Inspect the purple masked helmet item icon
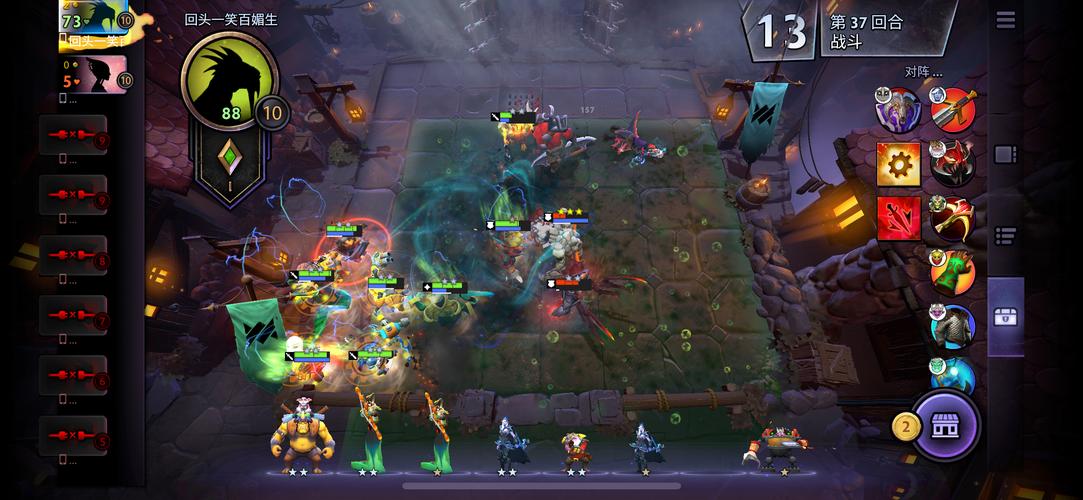1083x500 pixels. tap(897, 110)
